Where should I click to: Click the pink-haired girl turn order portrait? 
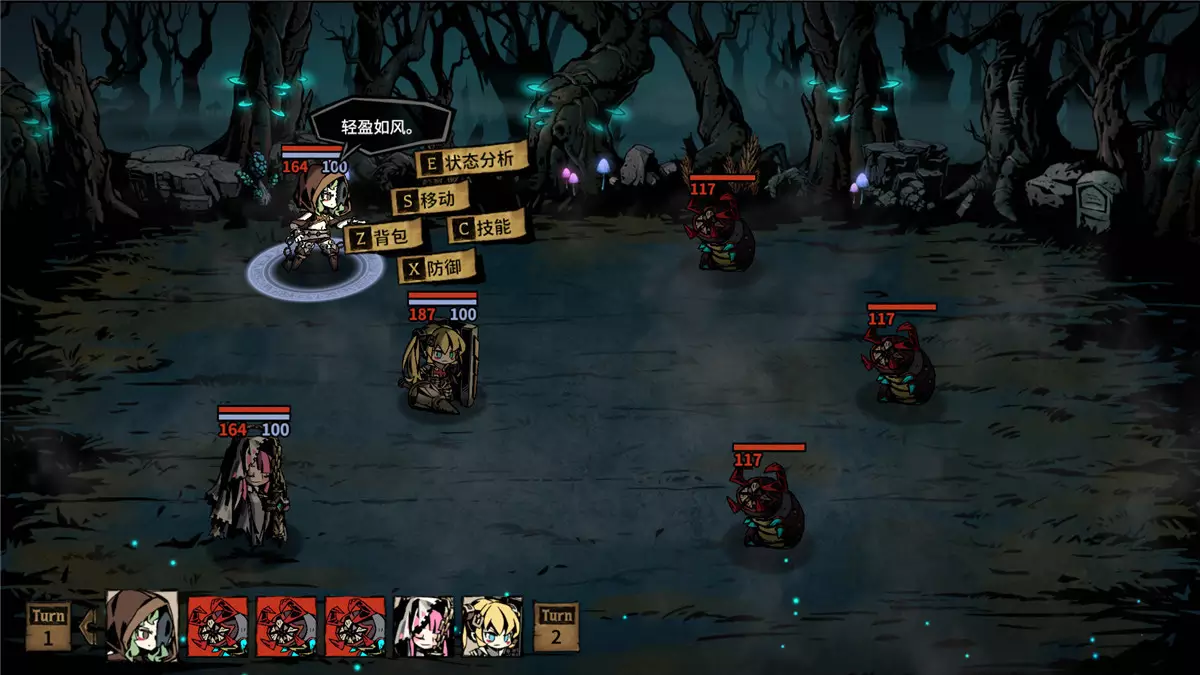pyautogui.click(x=423, y=626)
